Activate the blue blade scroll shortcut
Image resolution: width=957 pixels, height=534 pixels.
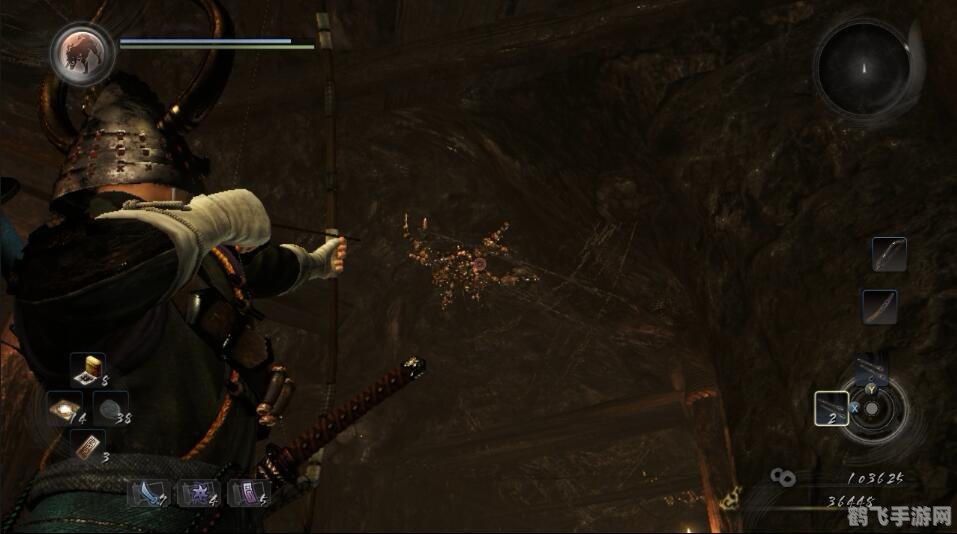click(x=146, y=491)
